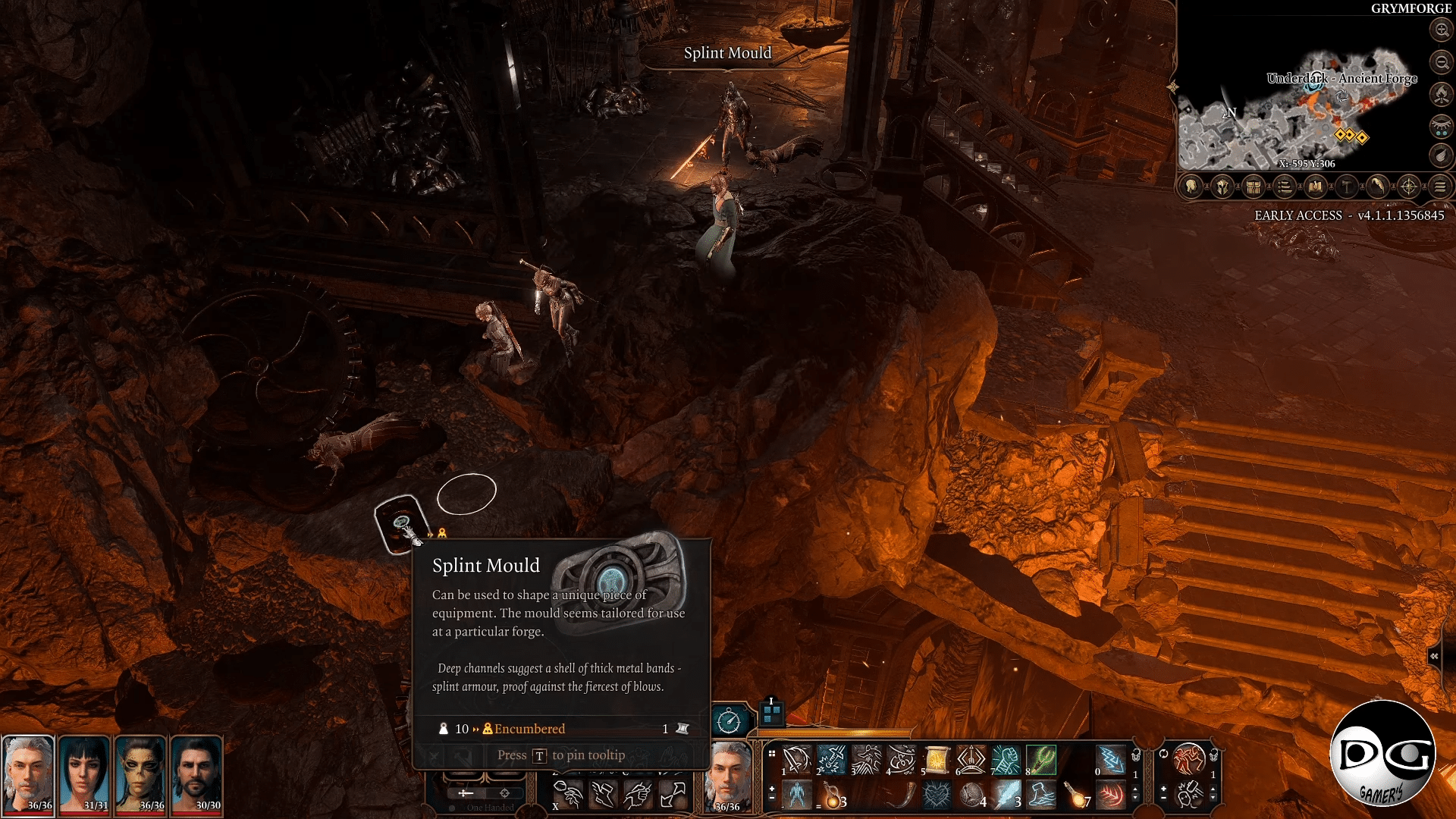Open the full map compass icon
The height and width of the screenshot is (819, 1456).
pyautogui.click(x=1408, y=187)
